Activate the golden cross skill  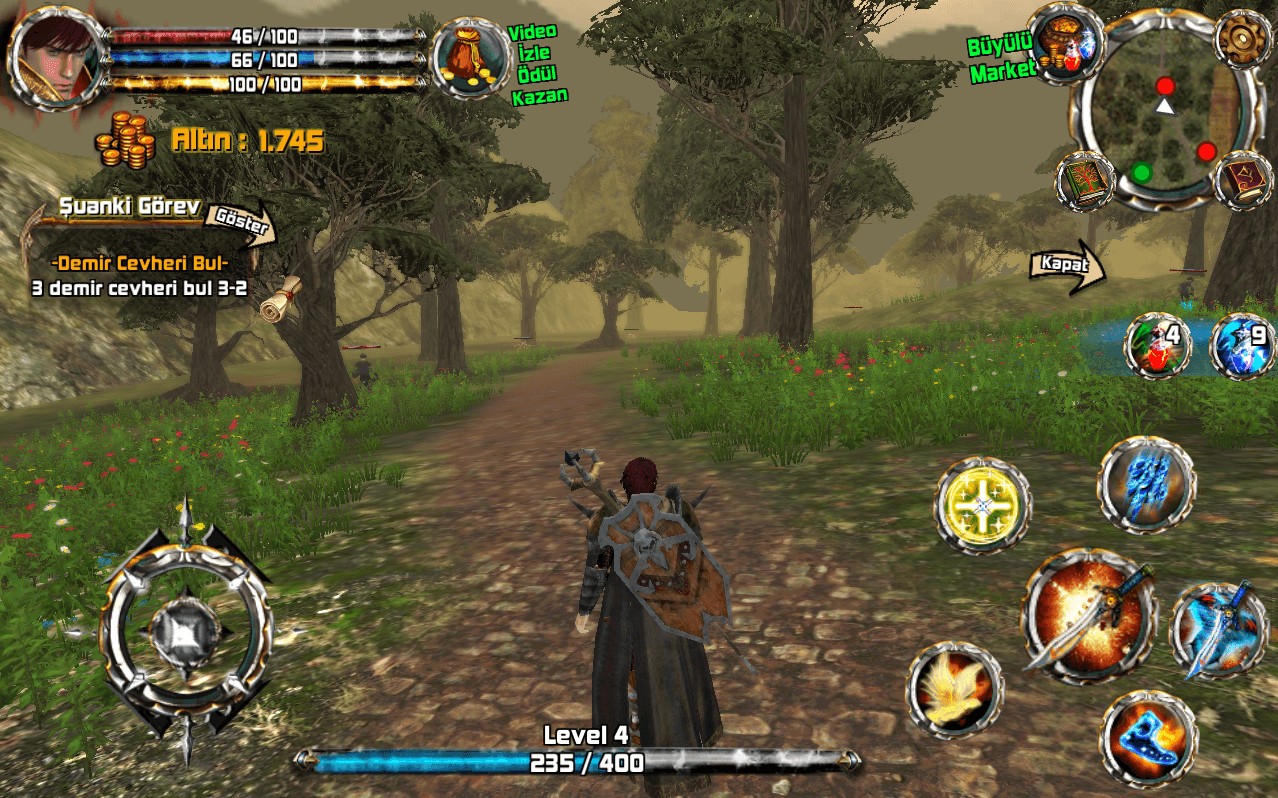point(982,505)
